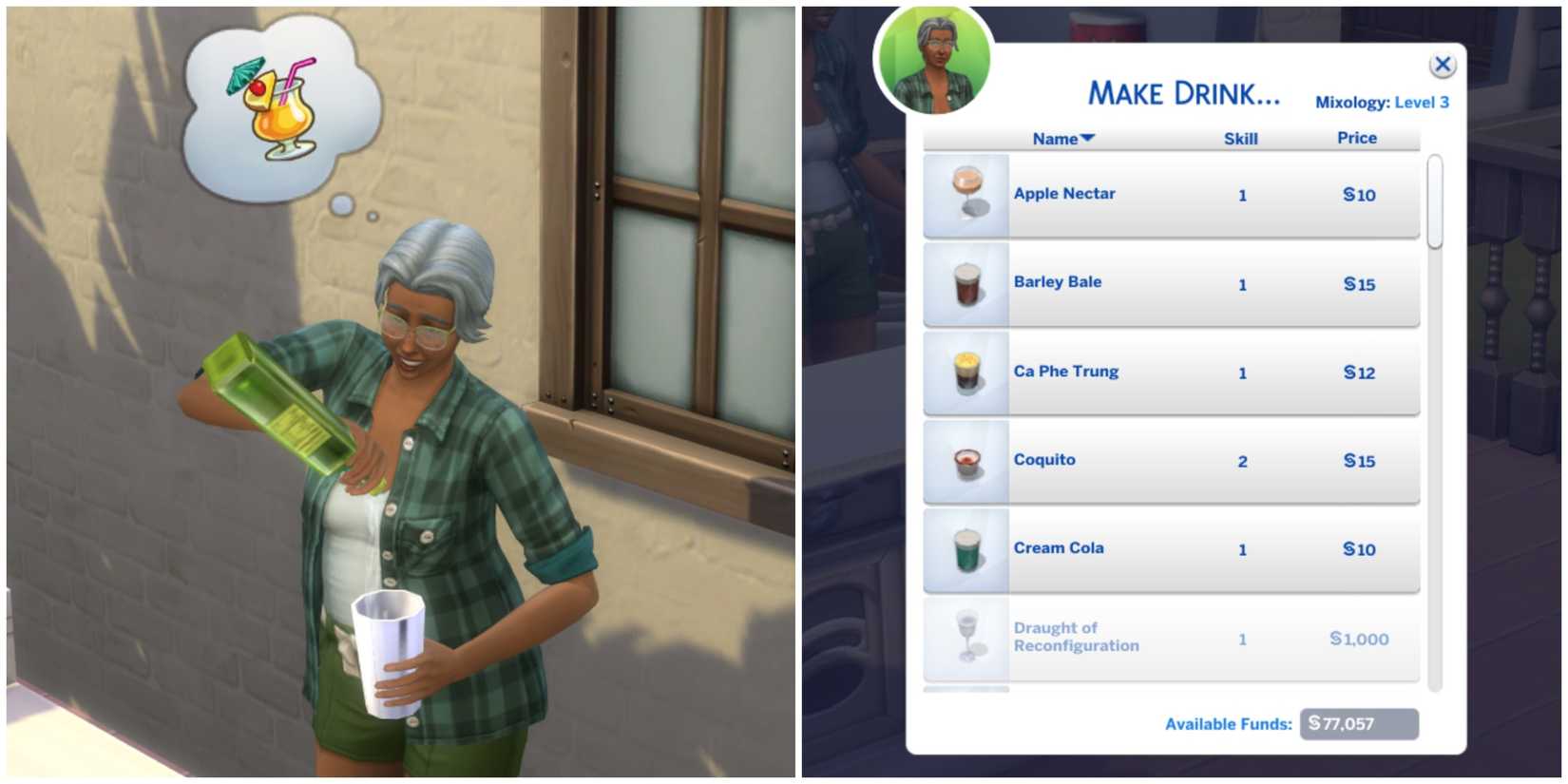Viewport: 1568px width, 784px height.
Task: Choose the Coquito recipe to mix
Action: click(1169, 460)
